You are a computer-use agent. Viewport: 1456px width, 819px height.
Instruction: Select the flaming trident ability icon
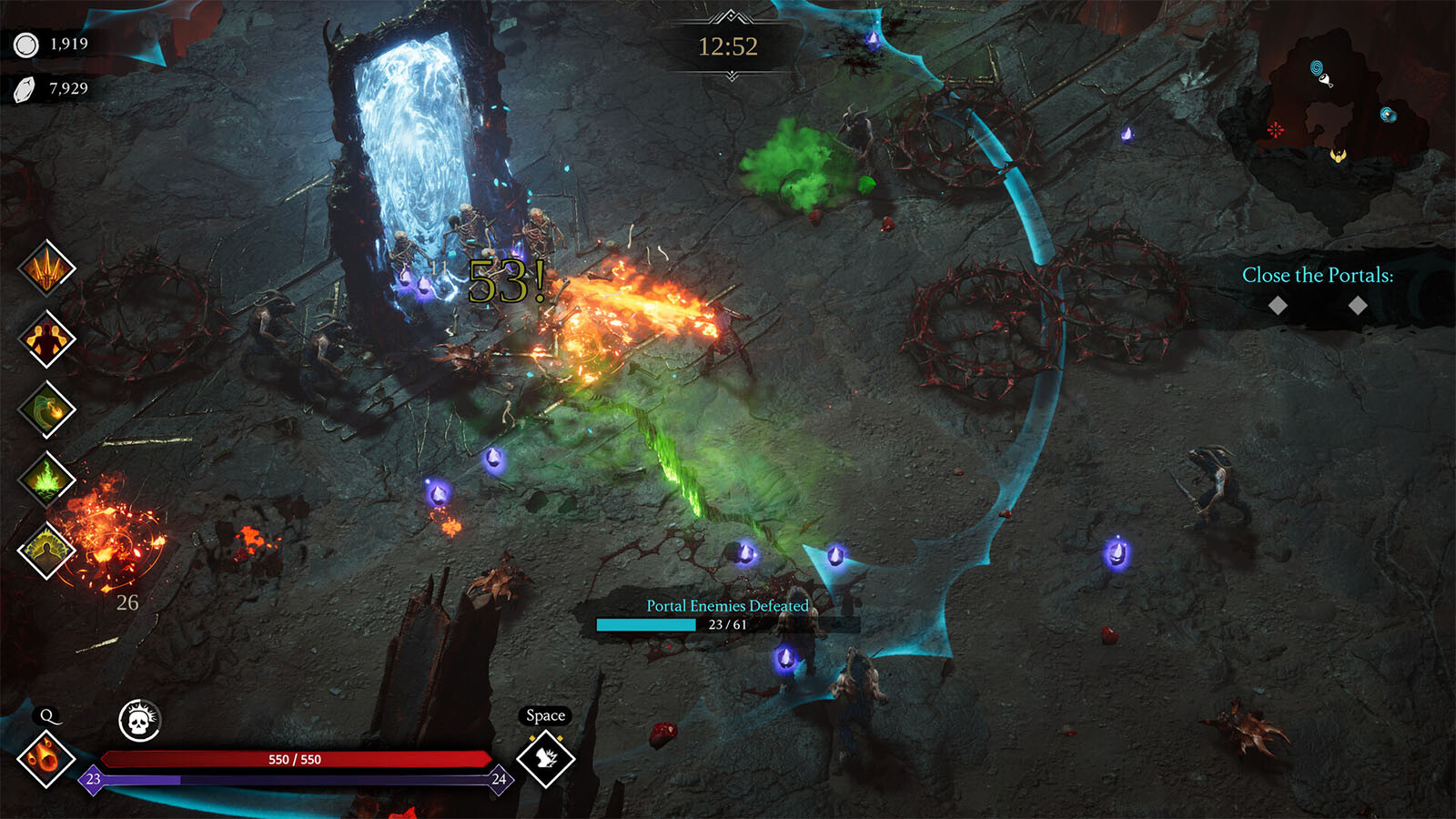point(47,268)
